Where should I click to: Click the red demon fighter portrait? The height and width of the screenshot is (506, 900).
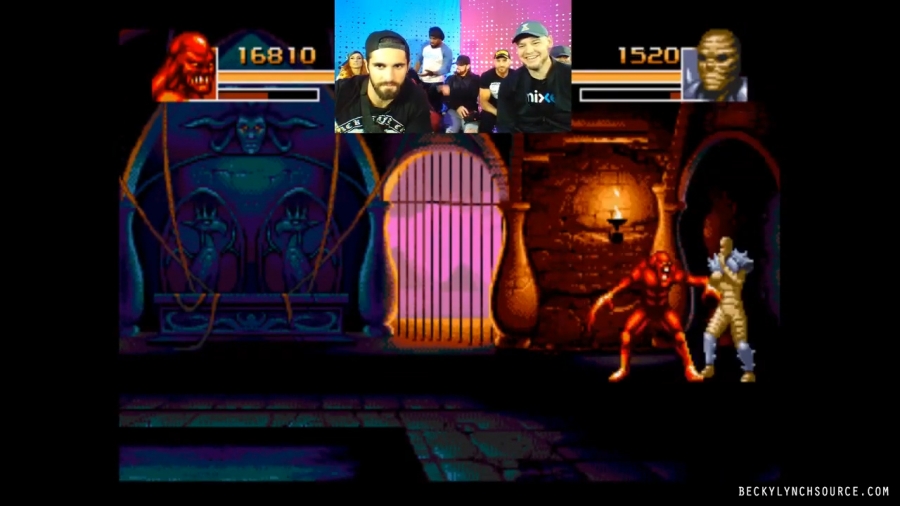point(185,67)
